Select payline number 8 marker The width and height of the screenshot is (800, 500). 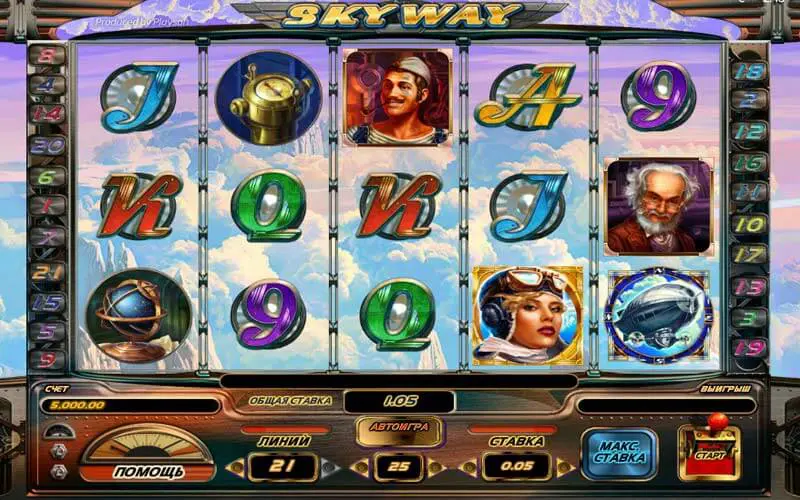pyautogui.click(x=46, y=56)
